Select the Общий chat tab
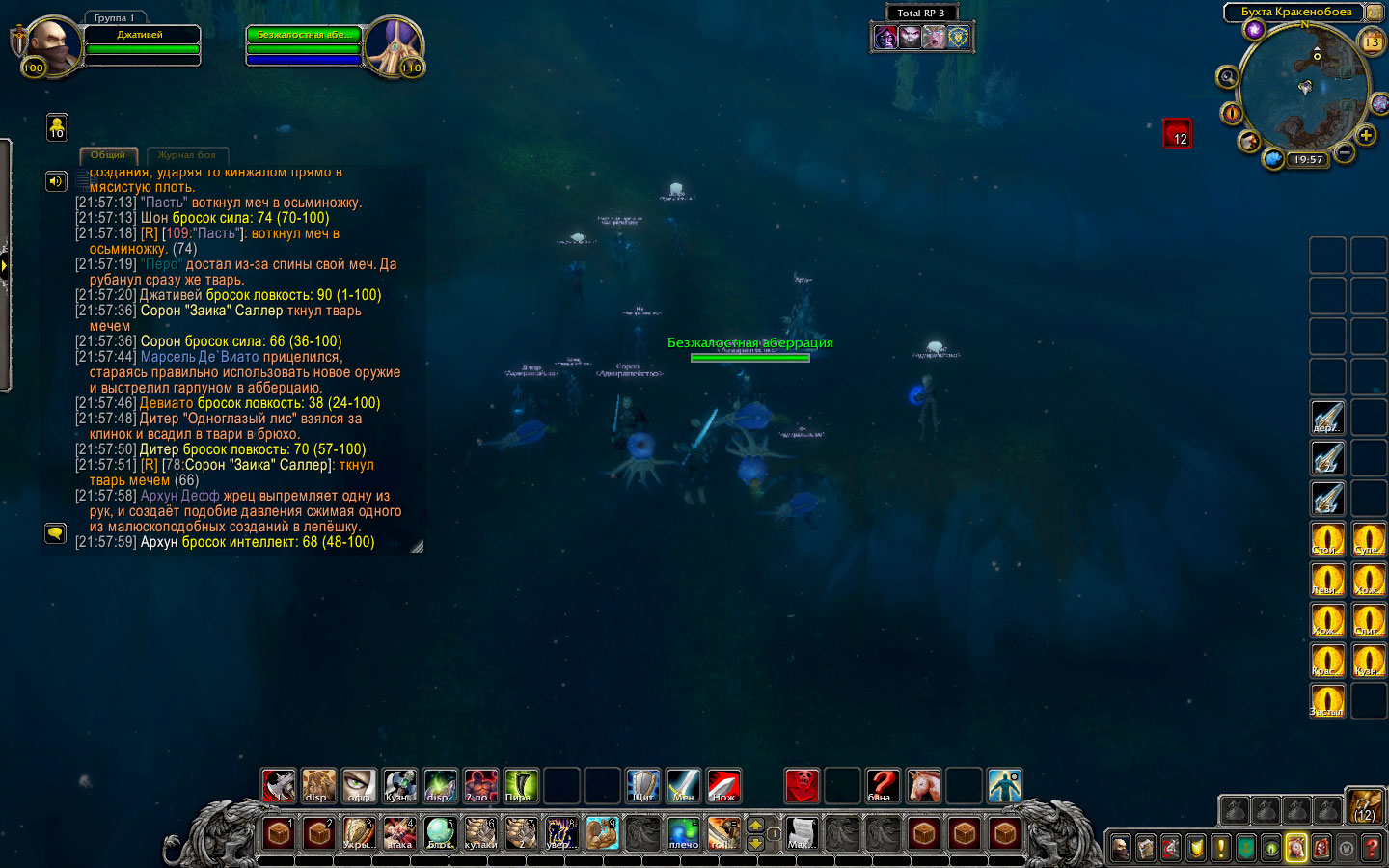 click(x=108, y=155)
